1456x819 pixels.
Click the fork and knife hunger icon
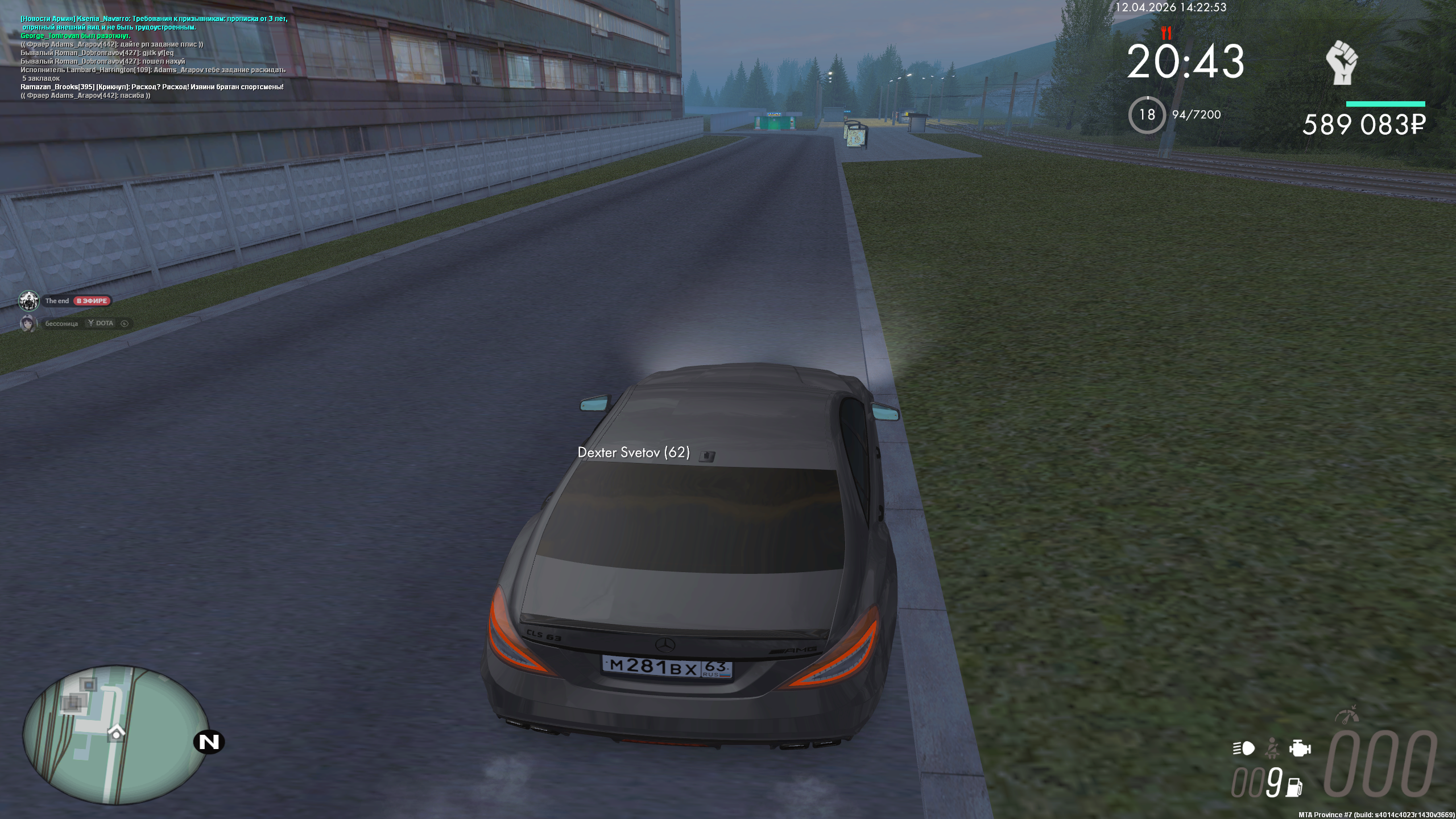(1167, 32)
